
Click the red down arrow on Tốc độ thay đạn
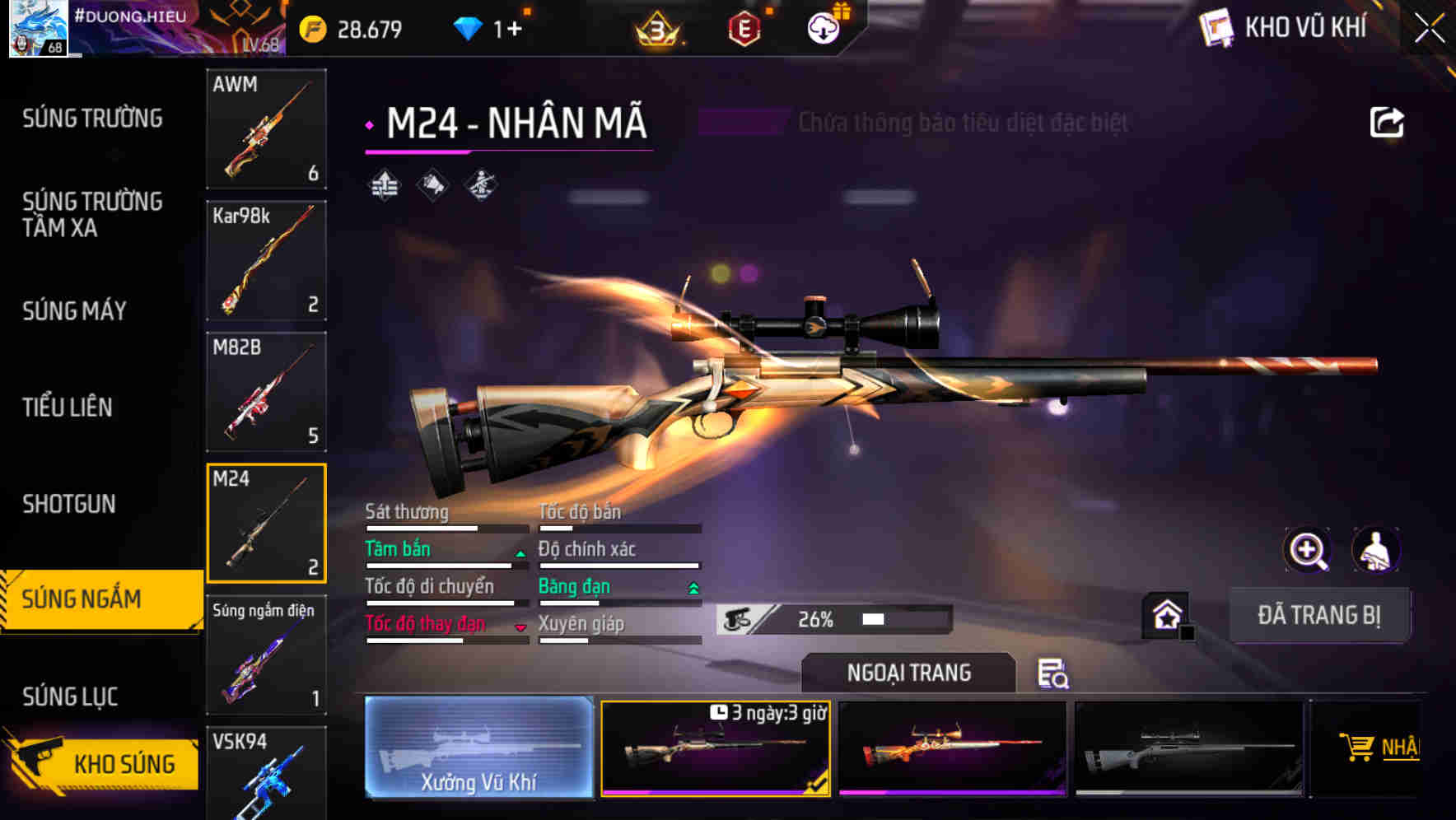pos(520,627)
